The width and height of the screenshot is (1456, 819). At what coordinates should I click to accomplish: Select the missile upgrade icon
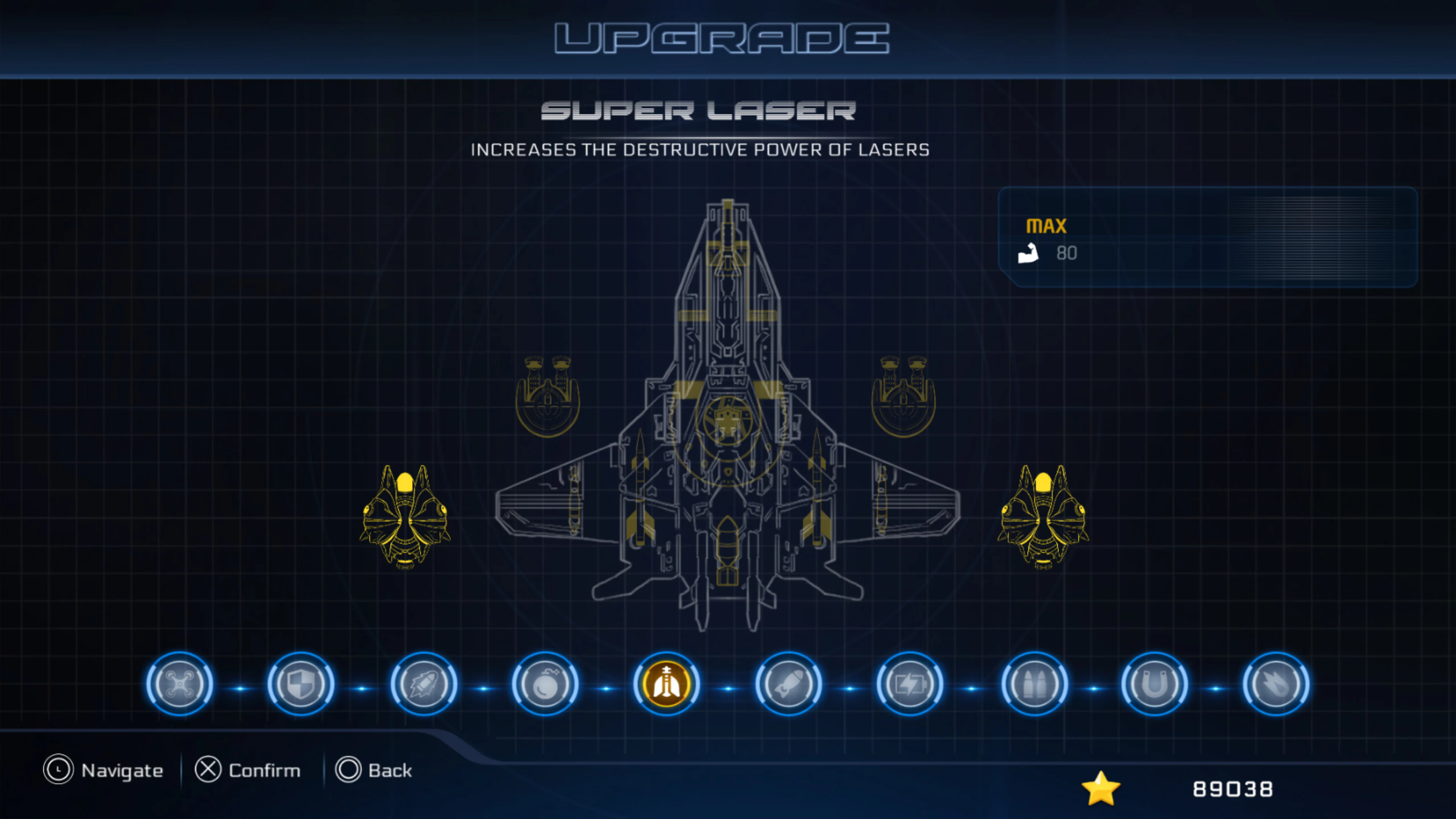pyautogui.click(x=789, y=684)
